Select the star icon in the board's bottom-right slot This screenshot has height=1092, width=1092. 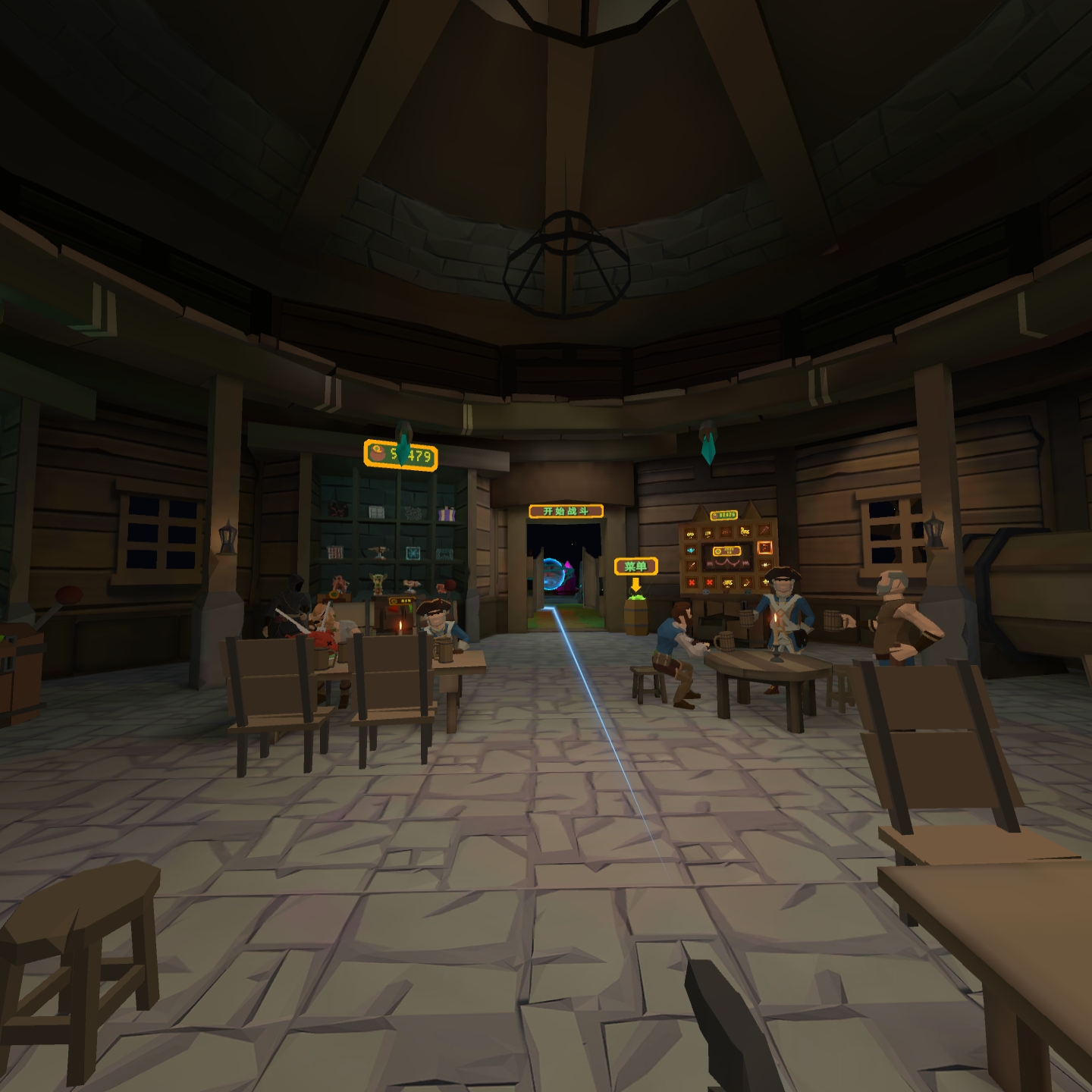coord(767,582)
